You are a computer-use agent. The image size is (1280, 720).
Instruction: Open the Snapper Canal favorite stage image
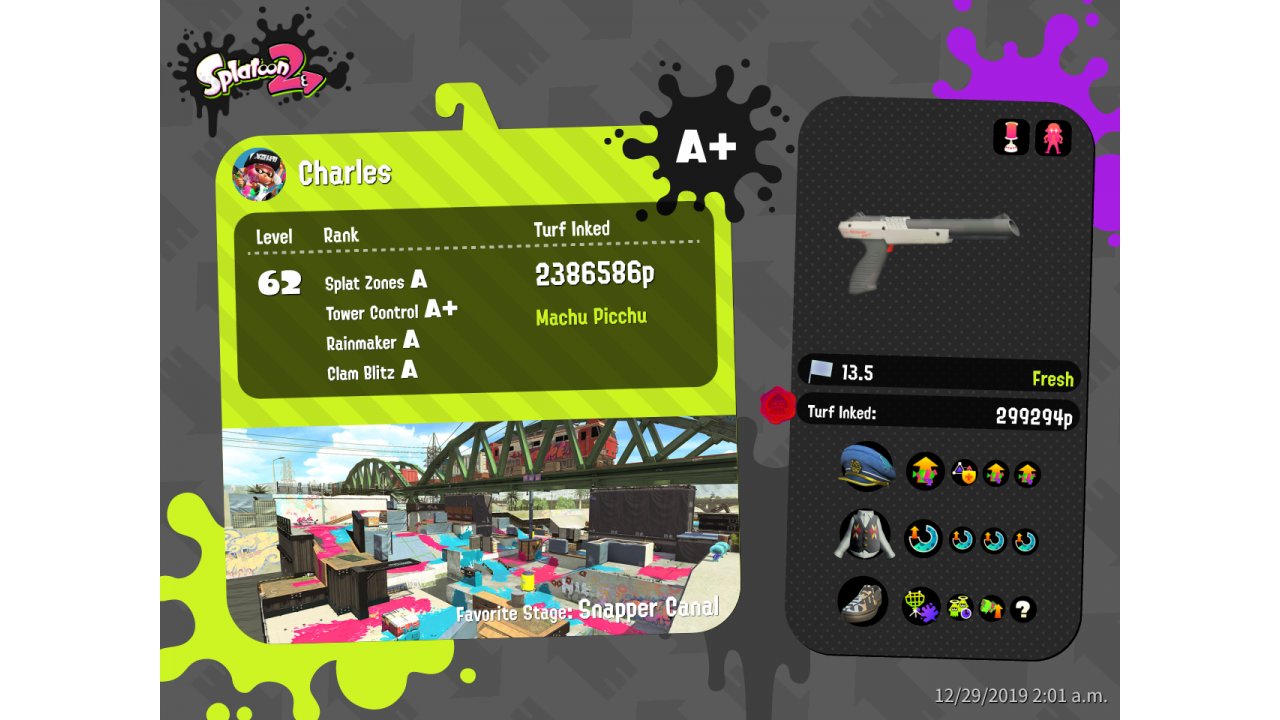pyautogui.click(x=480, y=530)
